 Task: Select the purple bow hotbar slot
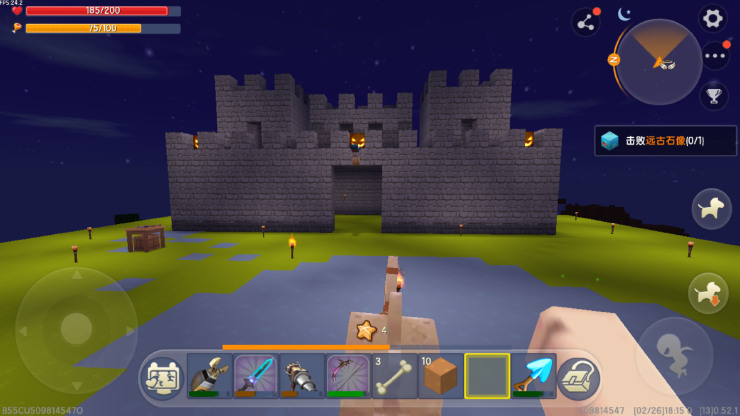(348, 377)
